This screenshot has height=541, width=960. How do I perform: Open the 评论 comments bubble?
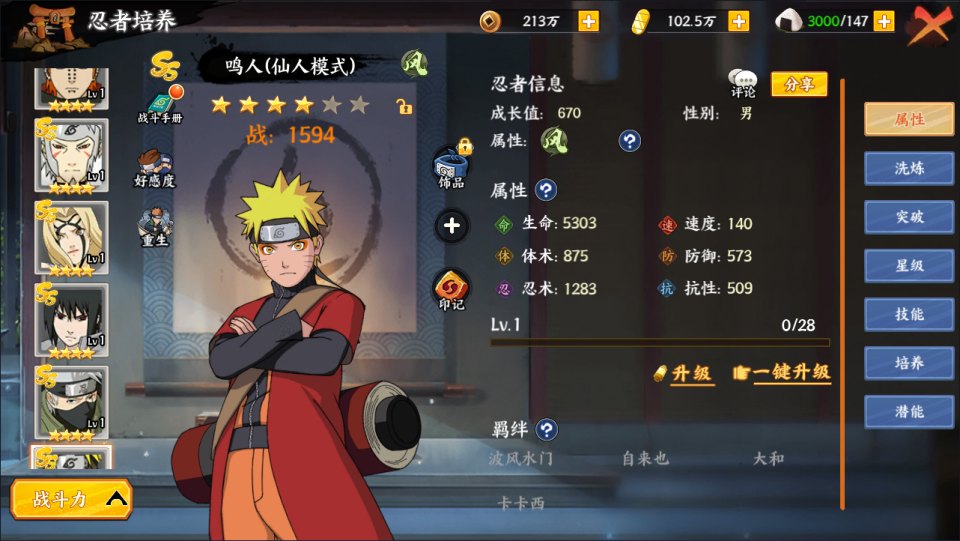pyautogui.click(x=743, y=84)
